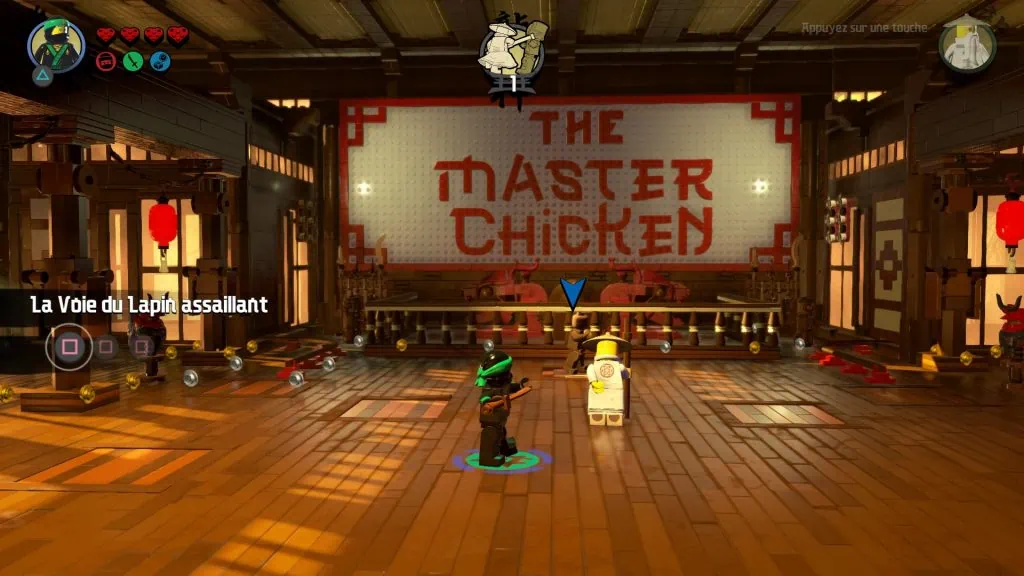
Task: Activate the green sword ability icon
Action: pyautogui.click(x=132, y=62)
